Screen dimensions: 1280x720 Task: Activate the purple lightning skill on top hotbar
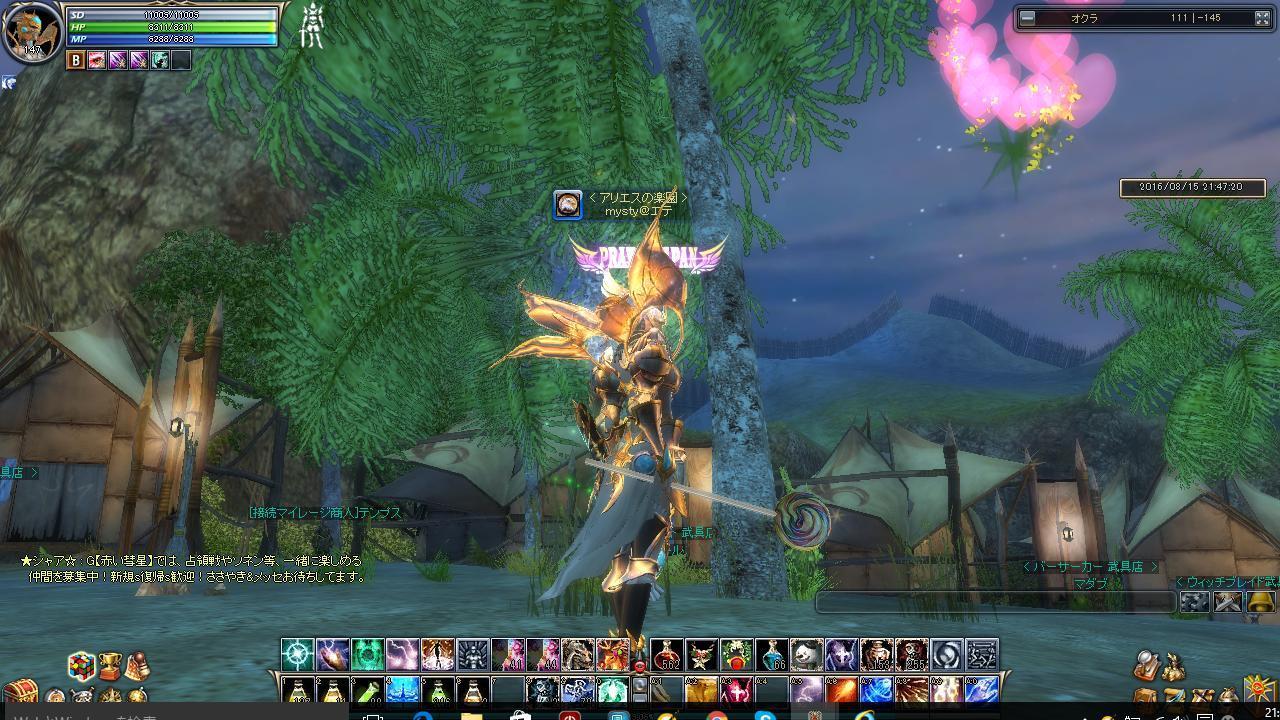(x=402, y=655)
